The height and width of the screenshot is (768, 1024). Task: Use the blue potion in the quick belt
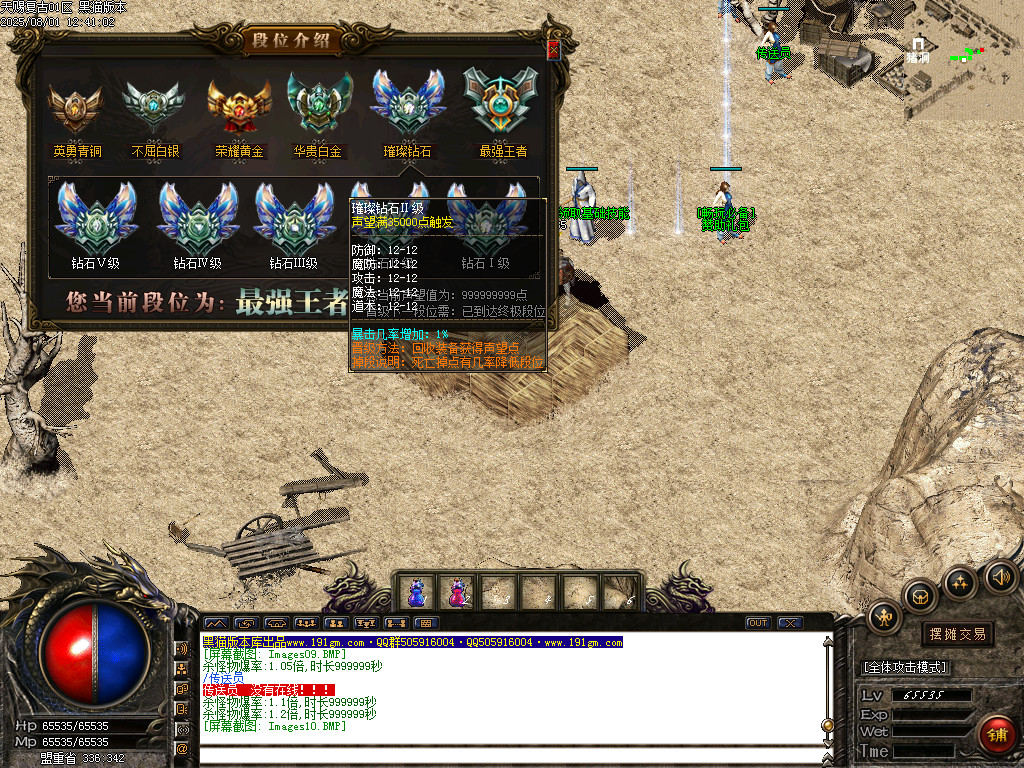[x=415, y=593]
